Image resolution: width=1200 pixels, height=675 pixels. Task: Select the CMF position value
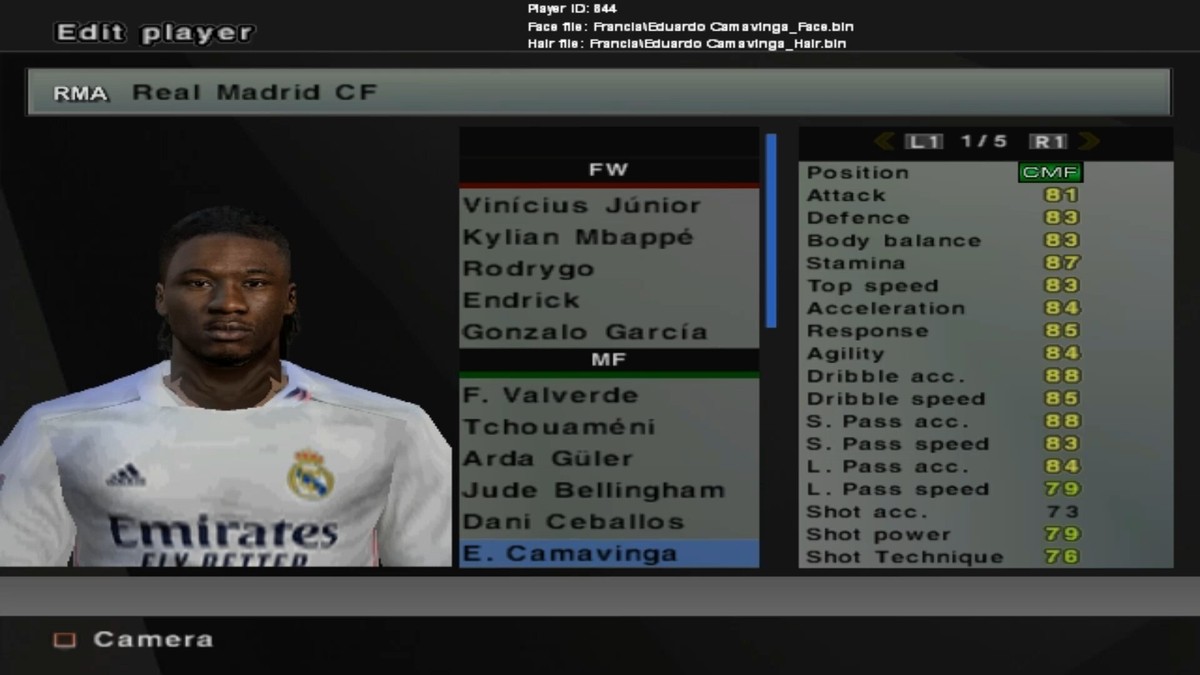[1050, 172]
